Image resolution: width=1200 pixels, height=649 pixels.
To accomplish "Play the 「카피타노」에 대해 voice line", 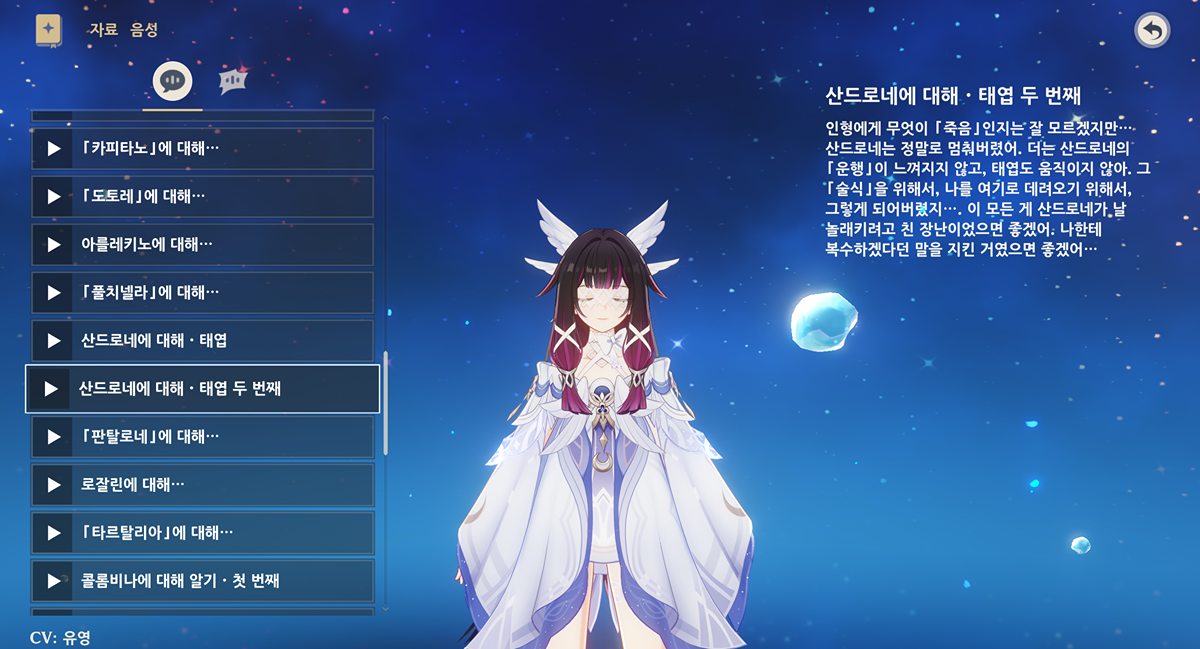I will pyautogui.click(x=53, y=149).
